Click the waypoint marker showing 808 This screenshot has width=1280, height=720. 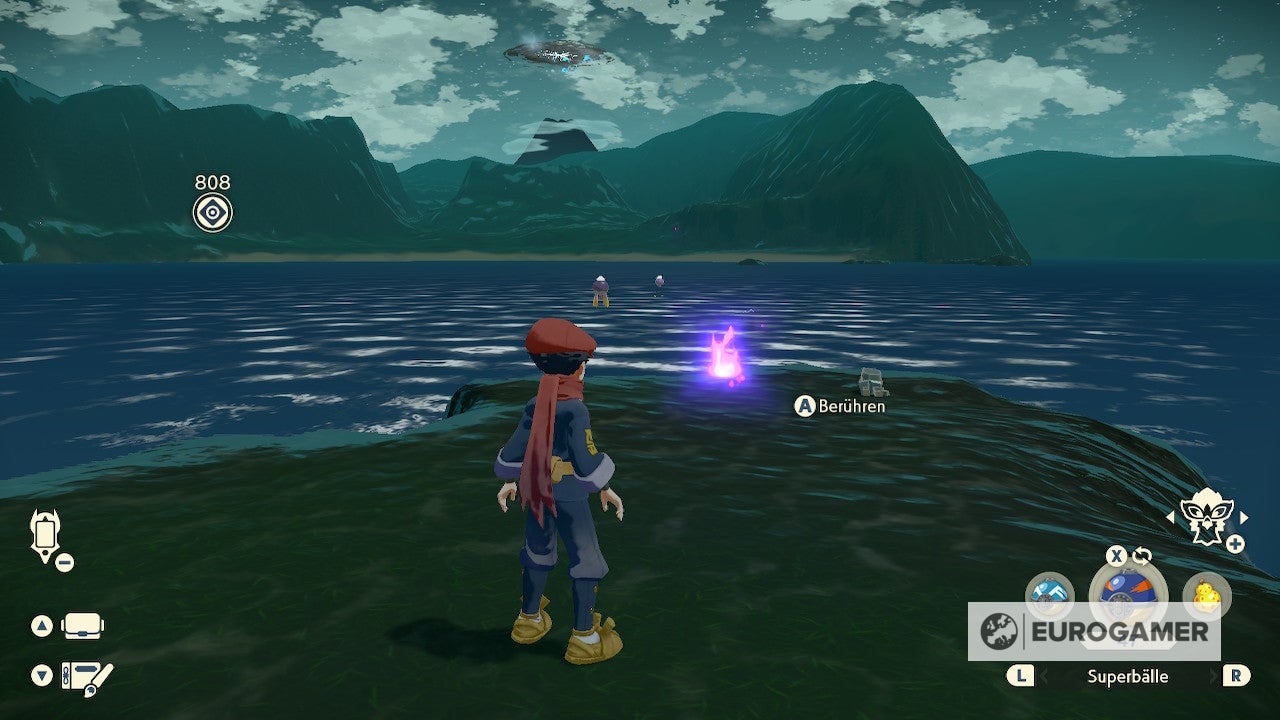pyautogui.click(x=212, y=212)
